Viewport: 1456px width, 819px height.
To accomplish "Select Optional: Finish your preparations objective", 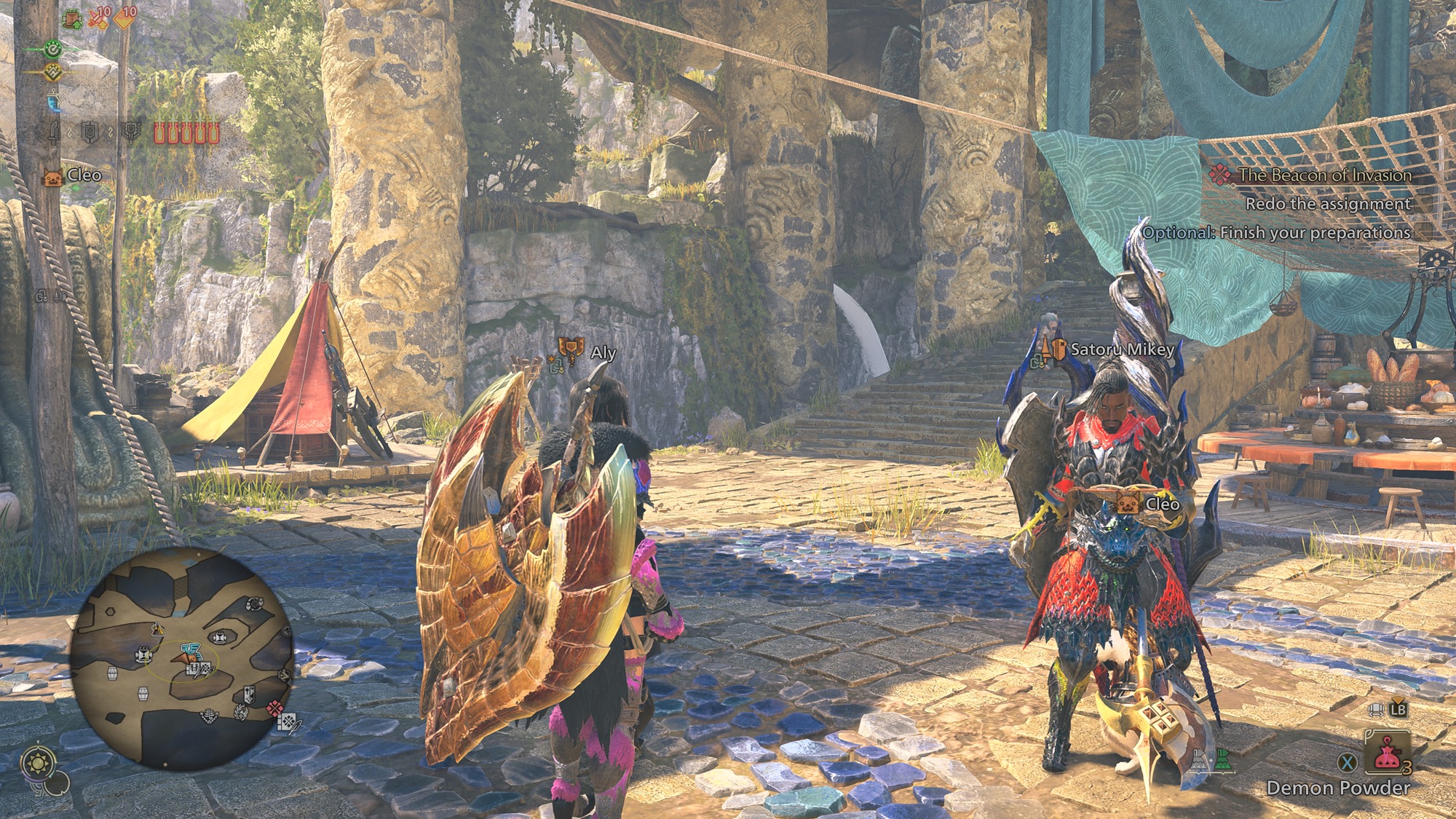I will [x=1275, y=232].
